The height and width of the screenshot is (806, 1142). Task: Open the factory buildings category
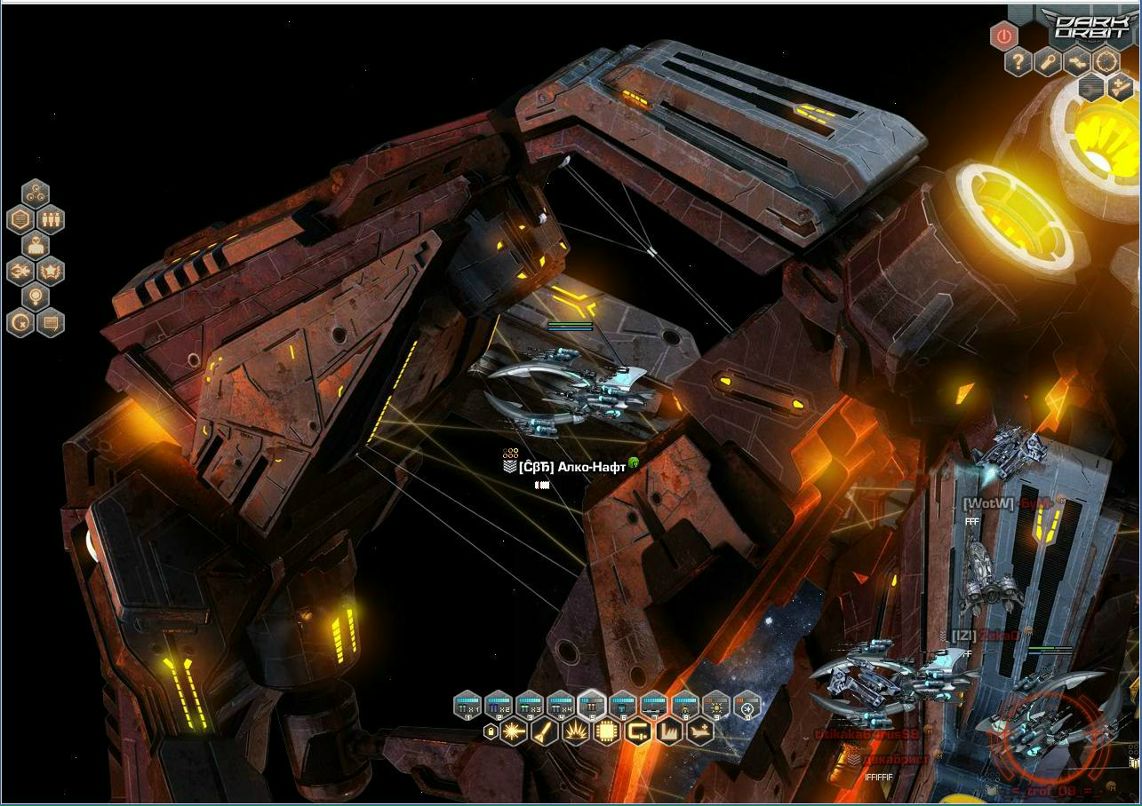coord(669,733)
